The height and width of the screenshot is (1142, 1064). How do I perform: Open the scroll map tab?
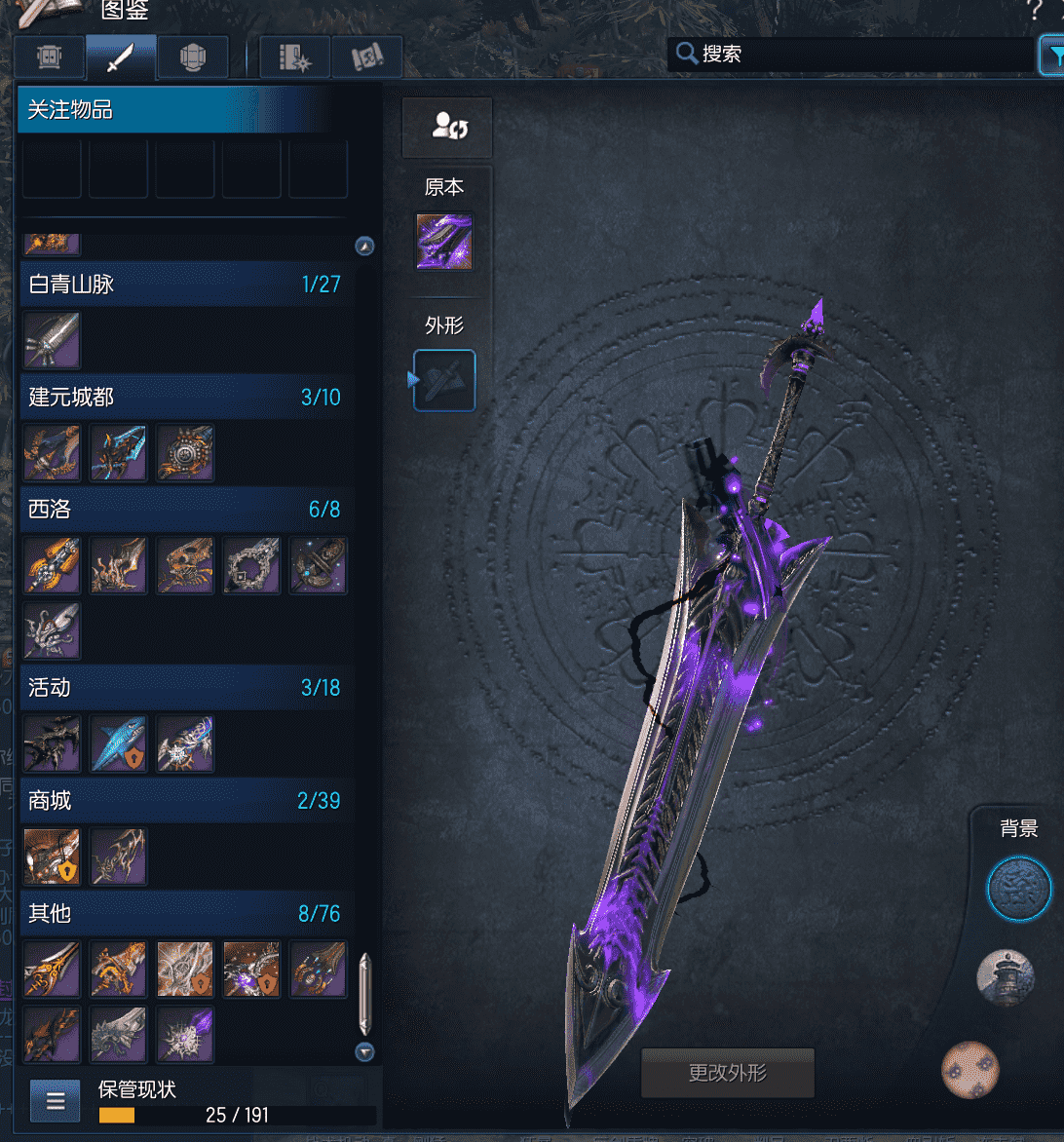tap(366, 58)
